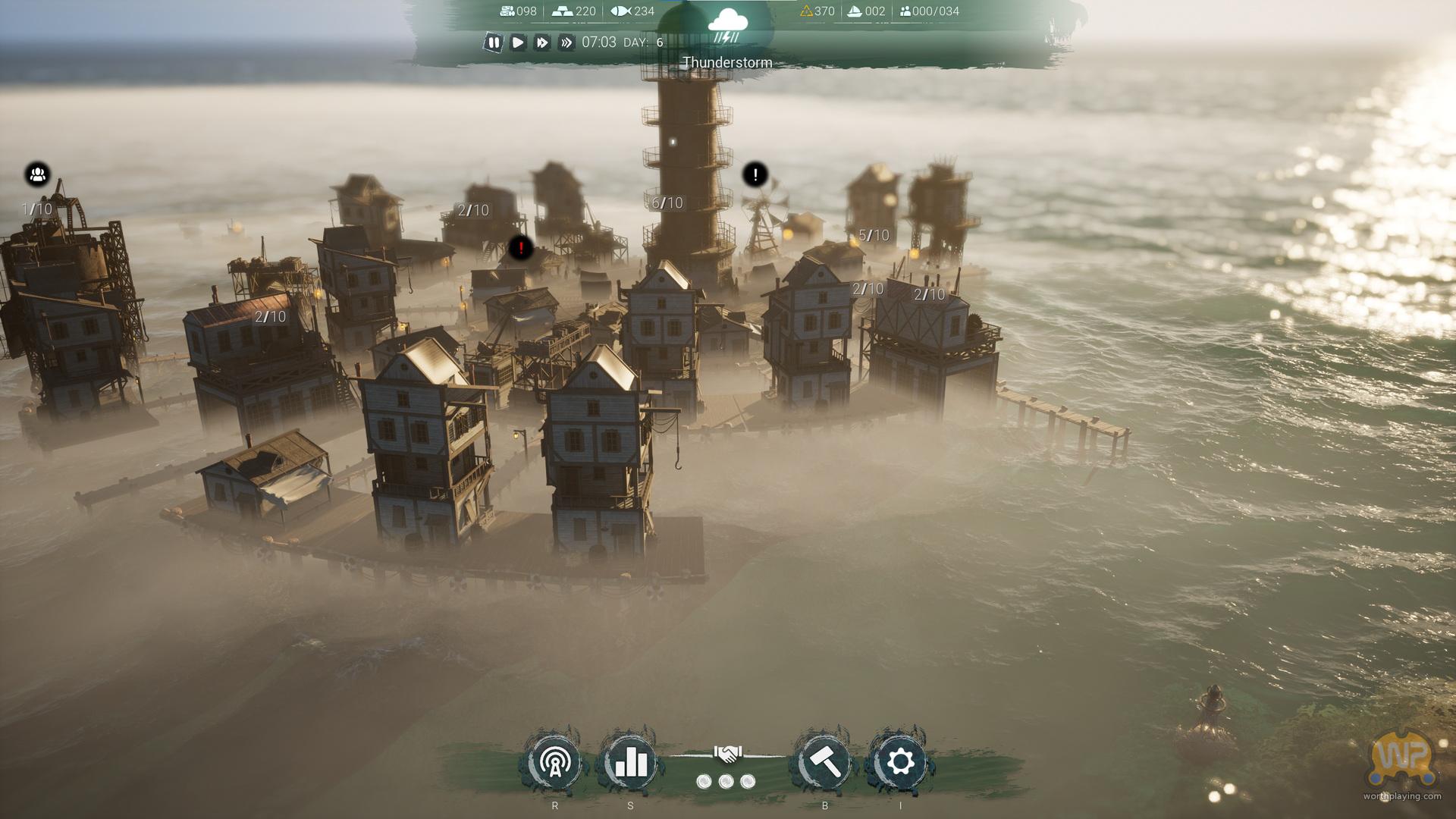Image resolution: width=1456 pixels, height=819 pixels.
Task: Select the triple-arrow fastest speed
Action: (566, 42)
